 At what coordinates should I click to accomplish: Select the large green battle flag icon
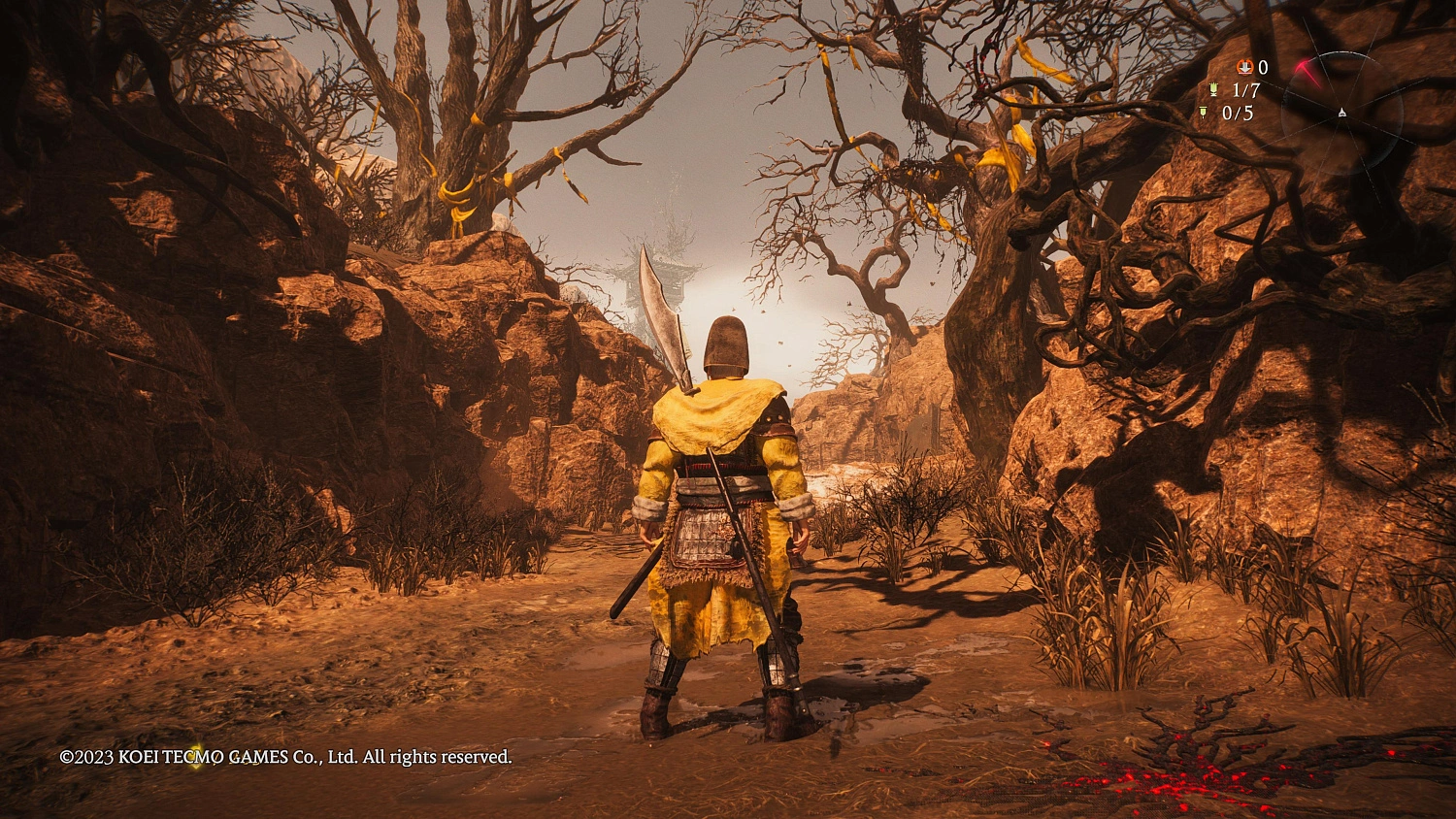tap(1213, 90)
